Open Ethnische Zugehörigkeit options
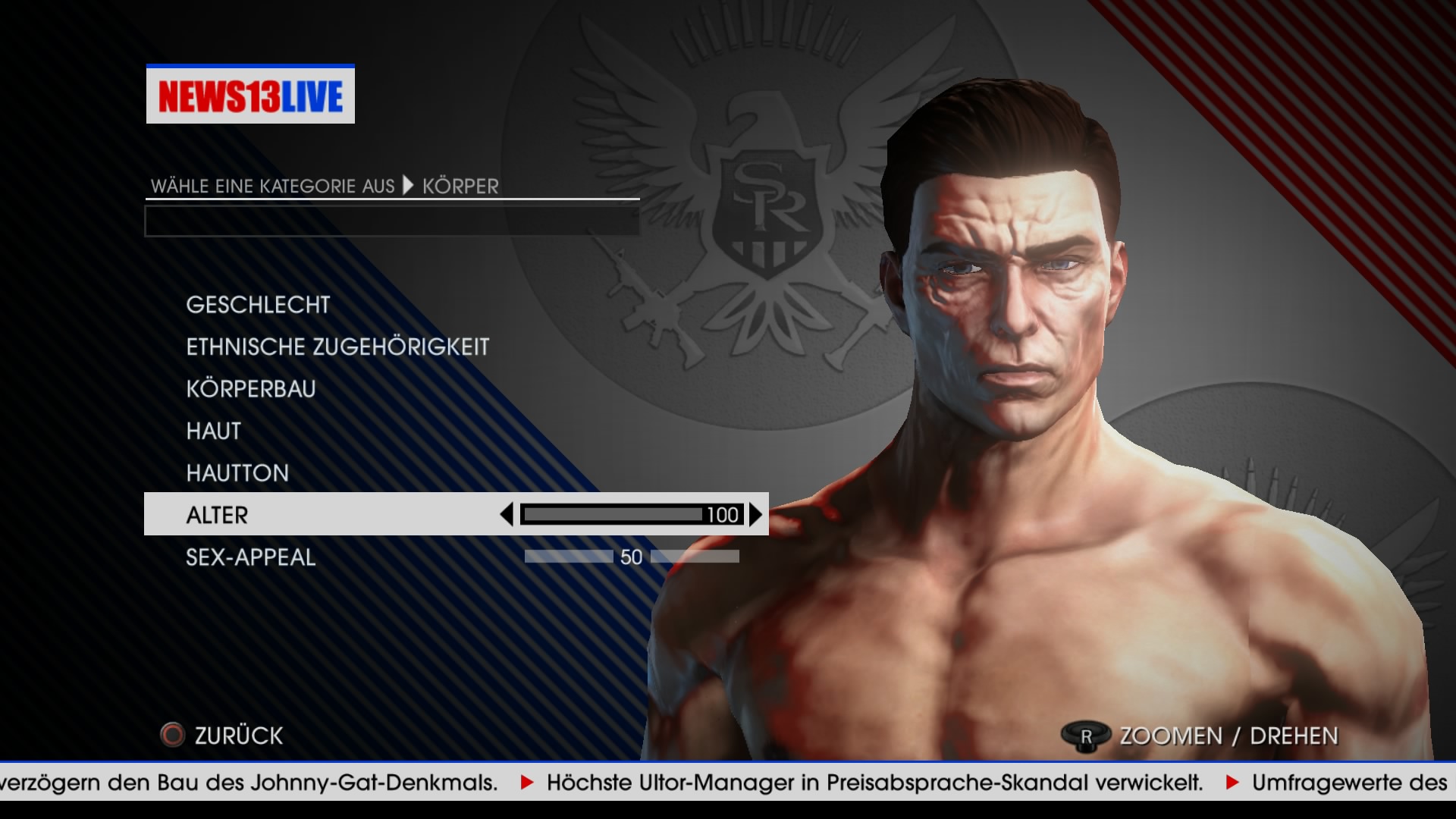 coord(337,347)
